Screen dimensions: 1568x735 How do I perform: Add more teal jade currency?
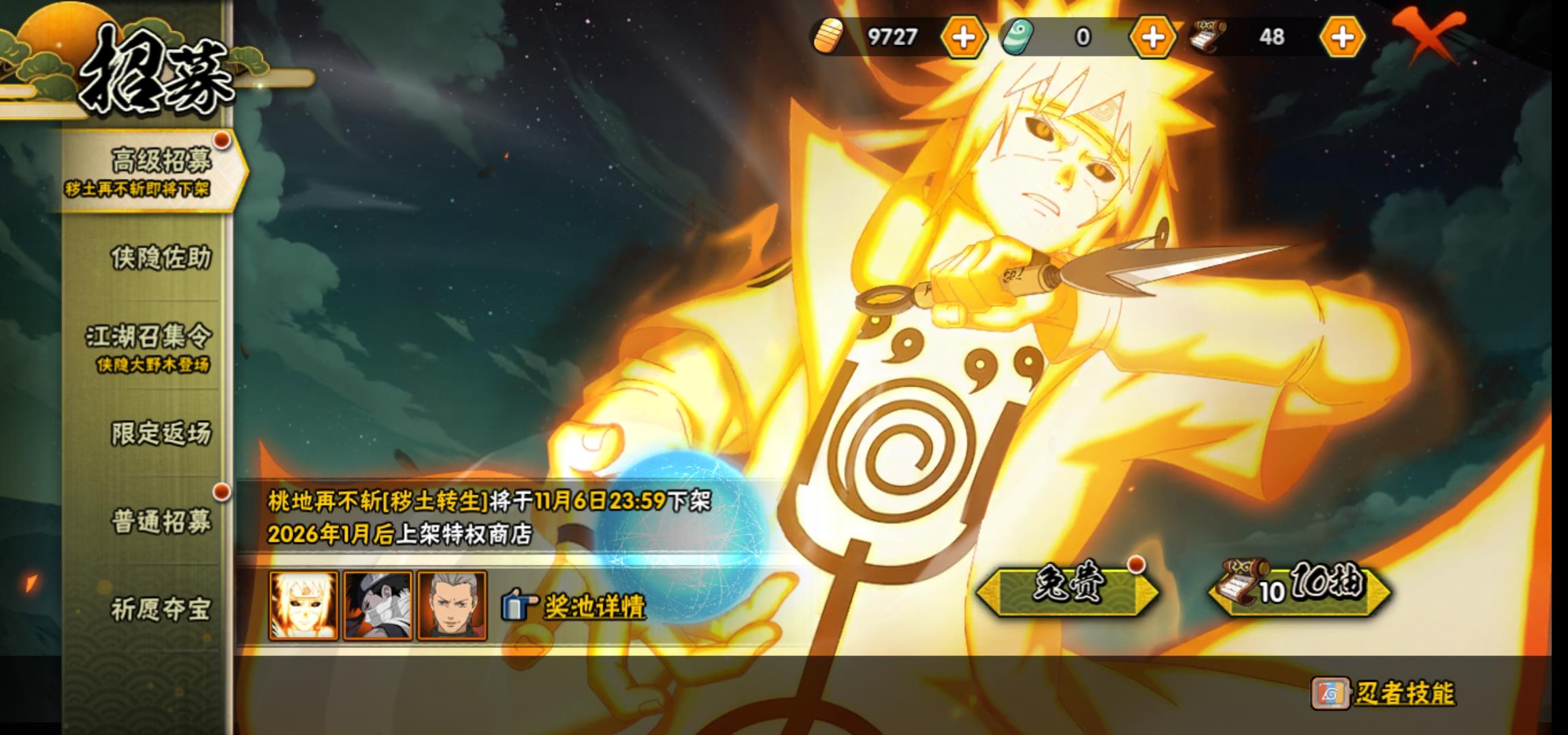point(1152,37)
